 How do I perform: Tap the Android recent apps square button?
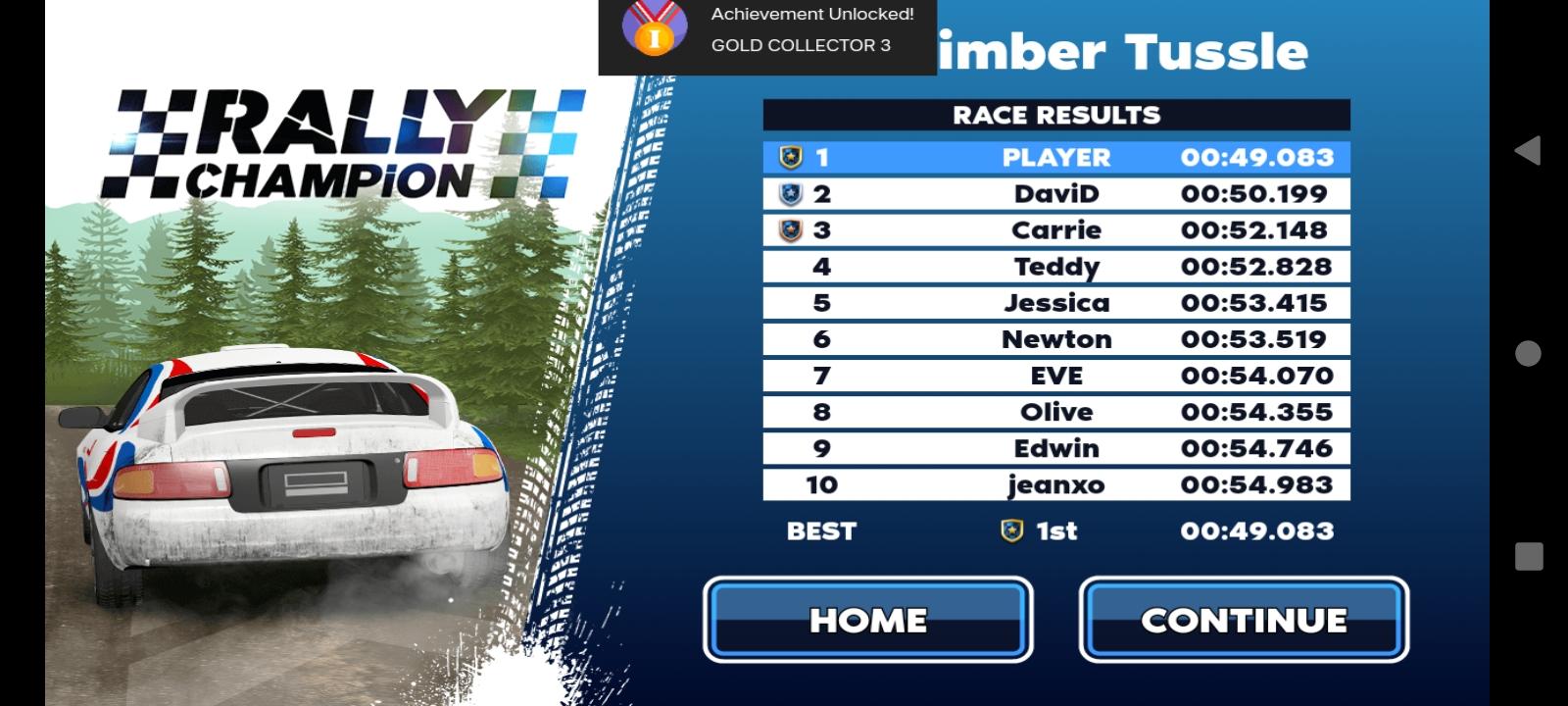(1528, 554)
